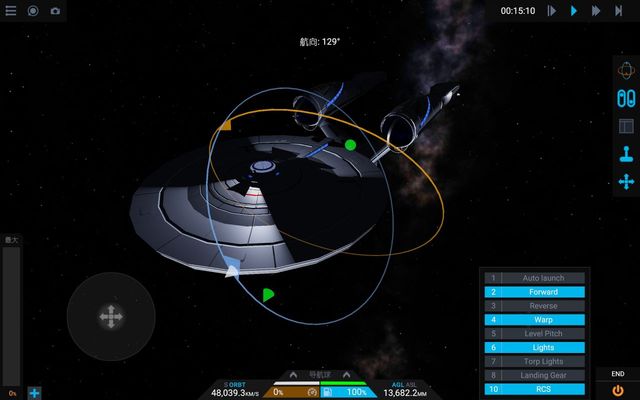This screenshot has height=400, width=640.
Task: Open the hamburger main menu
Action: pos(11,11)
